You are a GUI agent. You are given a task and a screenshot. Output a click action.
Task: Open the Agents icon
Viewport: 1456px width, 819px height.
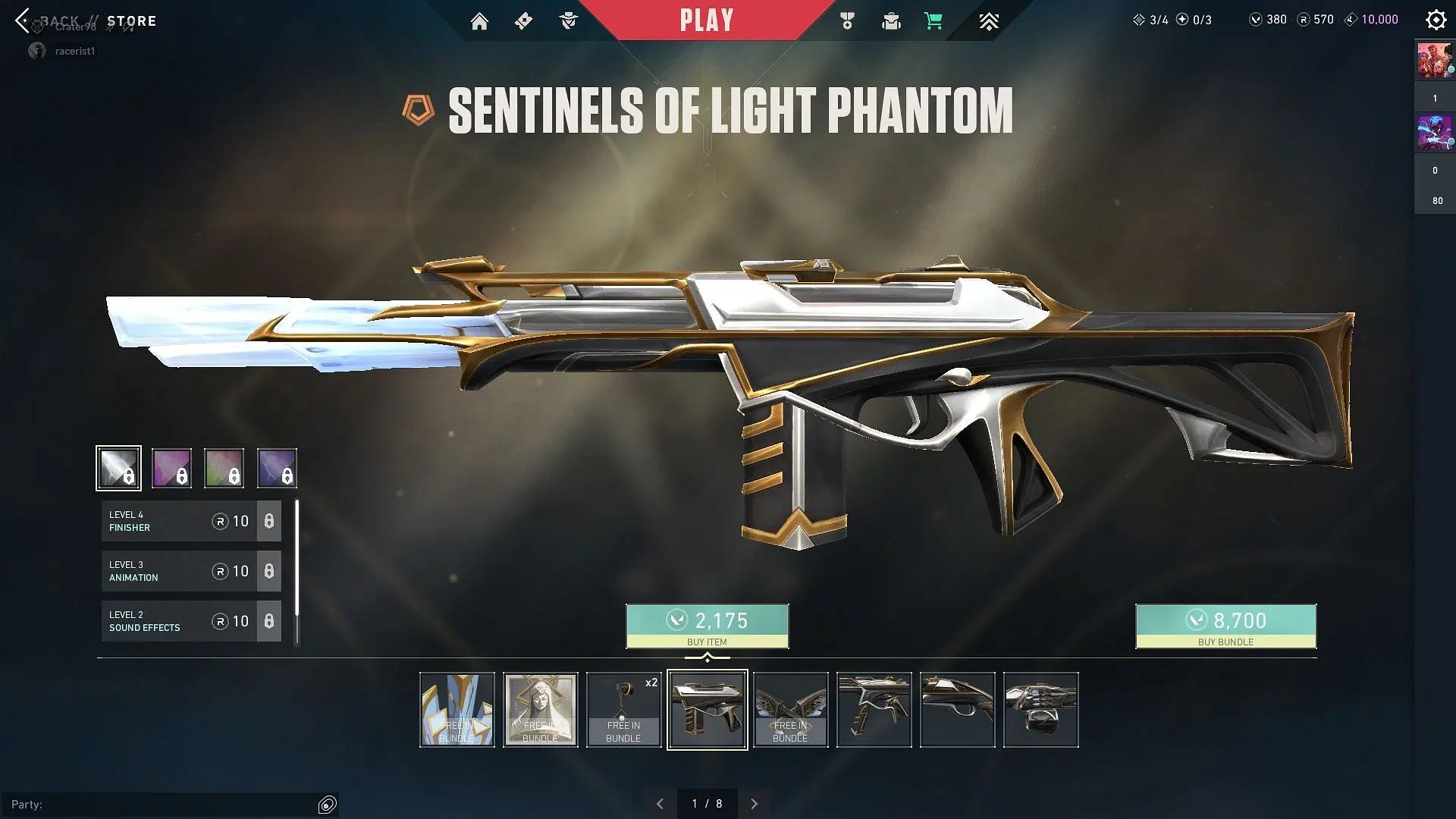click(x=569, y=20)
